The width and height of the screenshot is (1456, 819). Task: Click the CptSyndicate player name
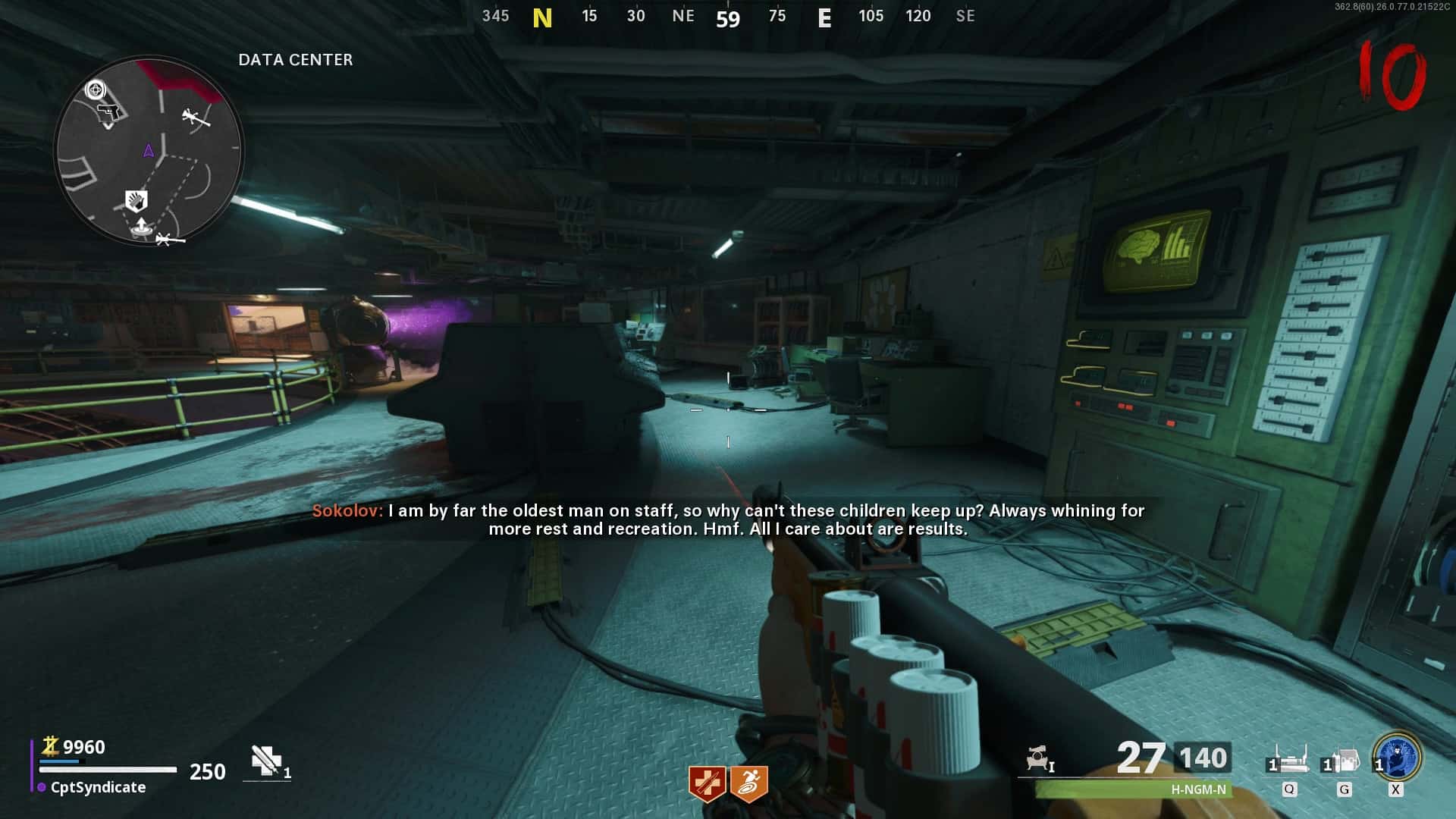pos(98,787)
